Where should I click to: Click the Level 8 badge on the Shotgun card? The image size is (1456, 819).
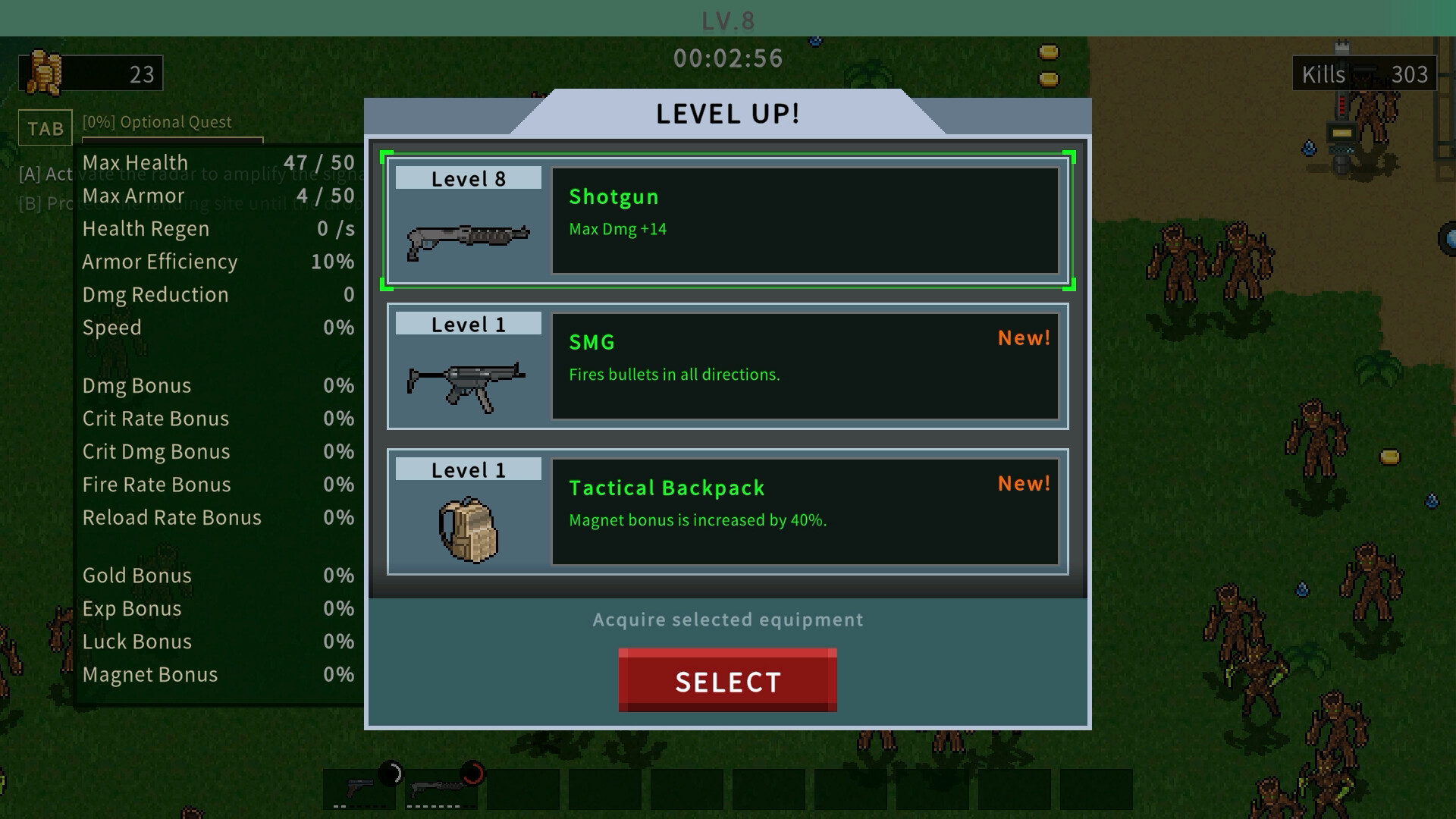click(x=467, y=178)
